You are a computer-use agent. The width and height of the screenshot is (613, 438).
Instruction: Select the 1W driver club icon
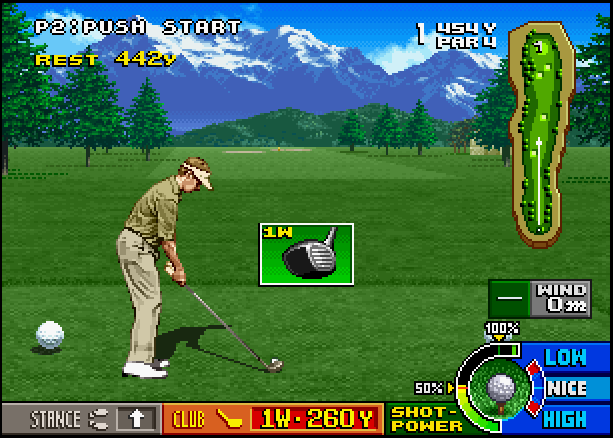click(306, 254)
